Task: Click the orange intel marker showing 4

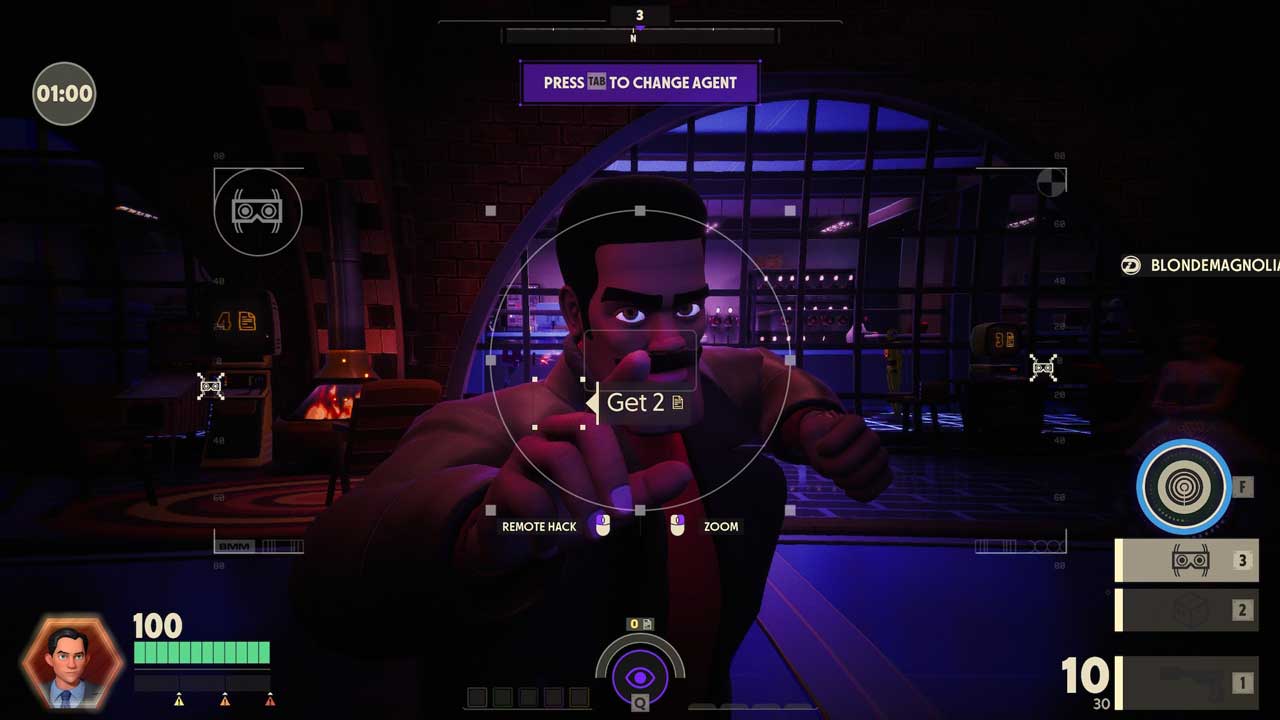Action: click(236, 321)
